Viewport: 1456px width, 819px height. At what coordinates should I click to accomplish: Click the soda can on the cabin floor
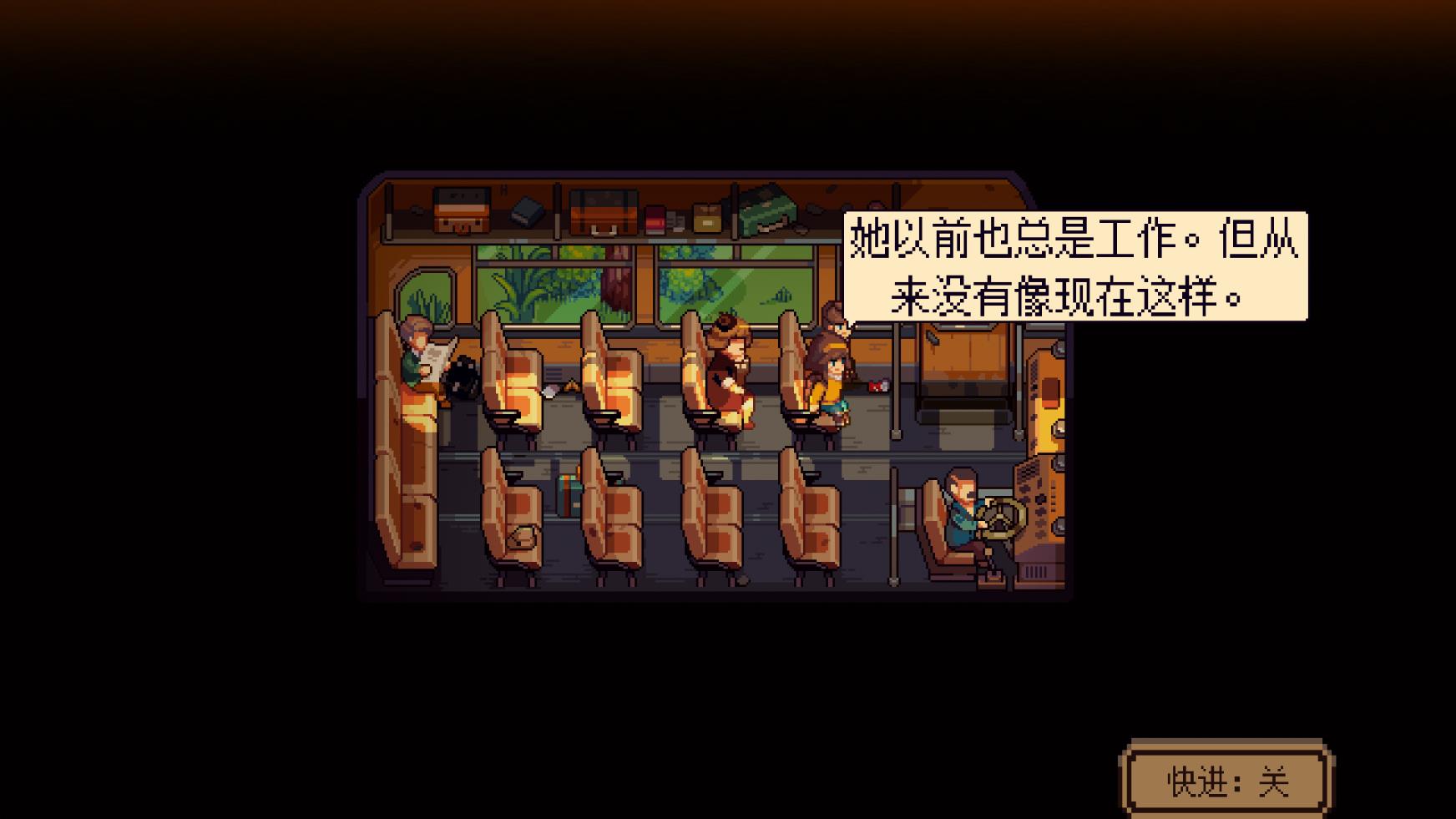(877, 386)
